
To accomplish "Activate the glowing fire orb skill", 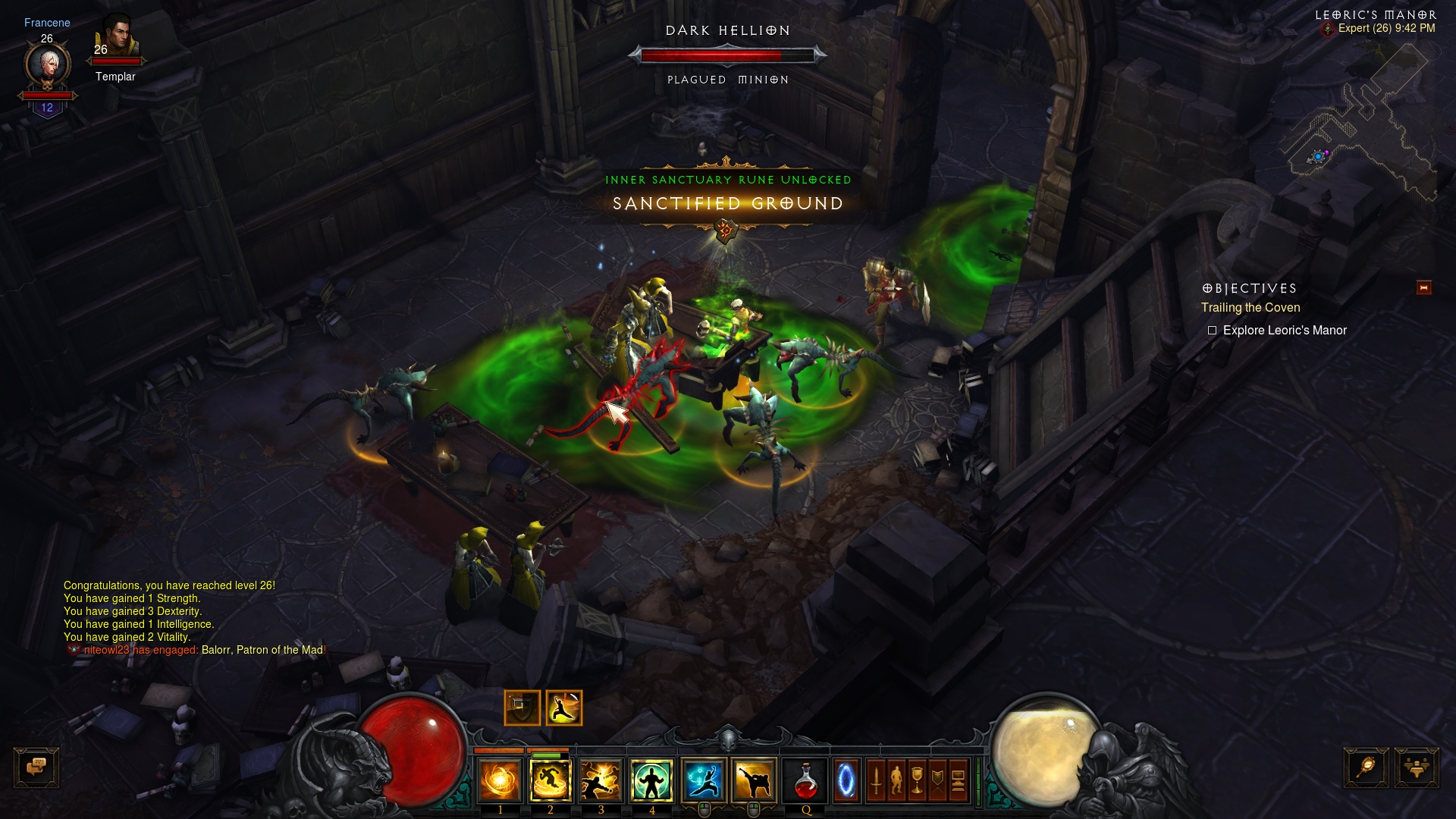I will tap(500, 781).
